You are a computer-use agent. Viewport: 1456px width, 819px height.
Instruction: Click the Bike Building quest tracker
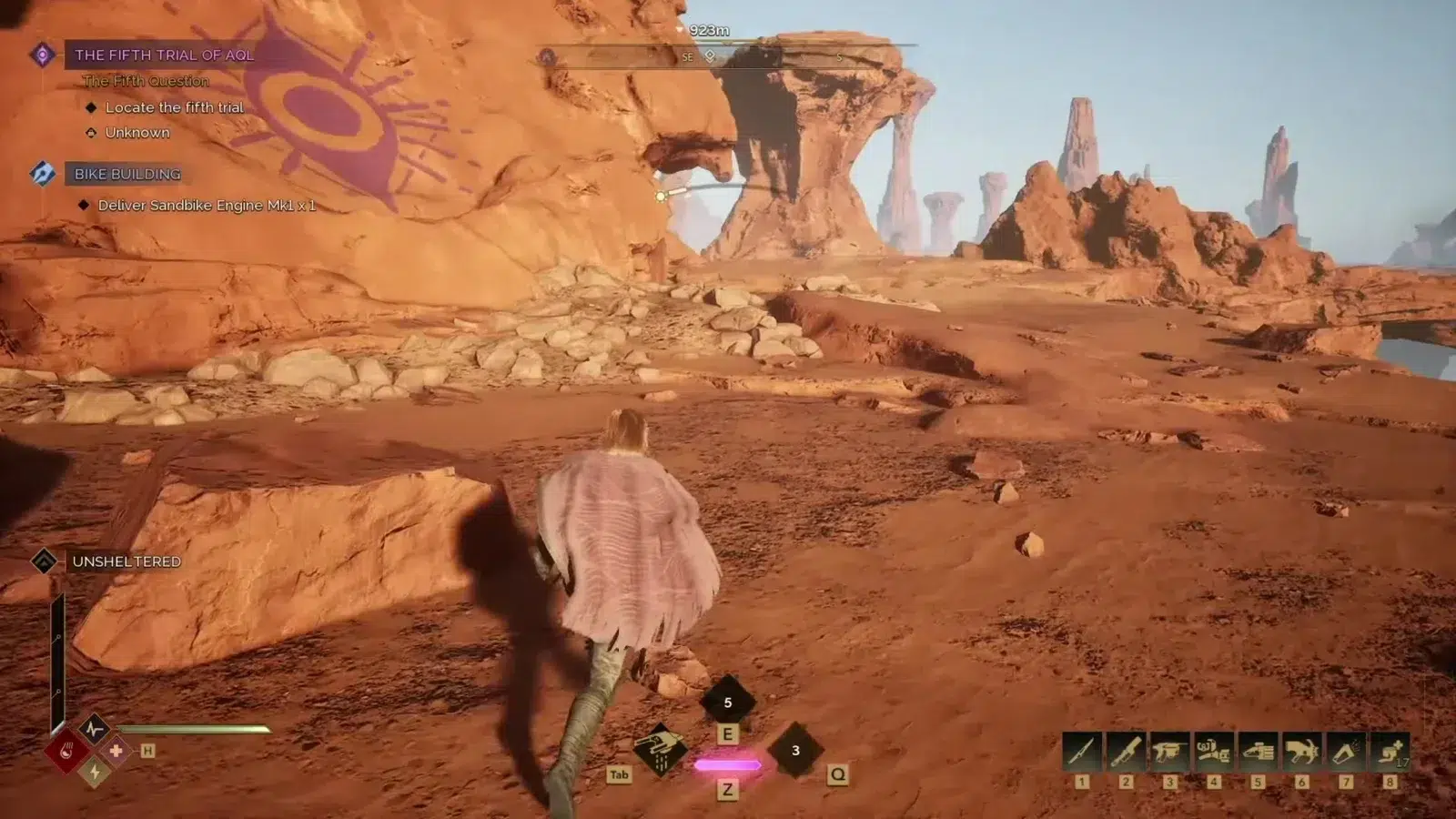coord(127,174)
